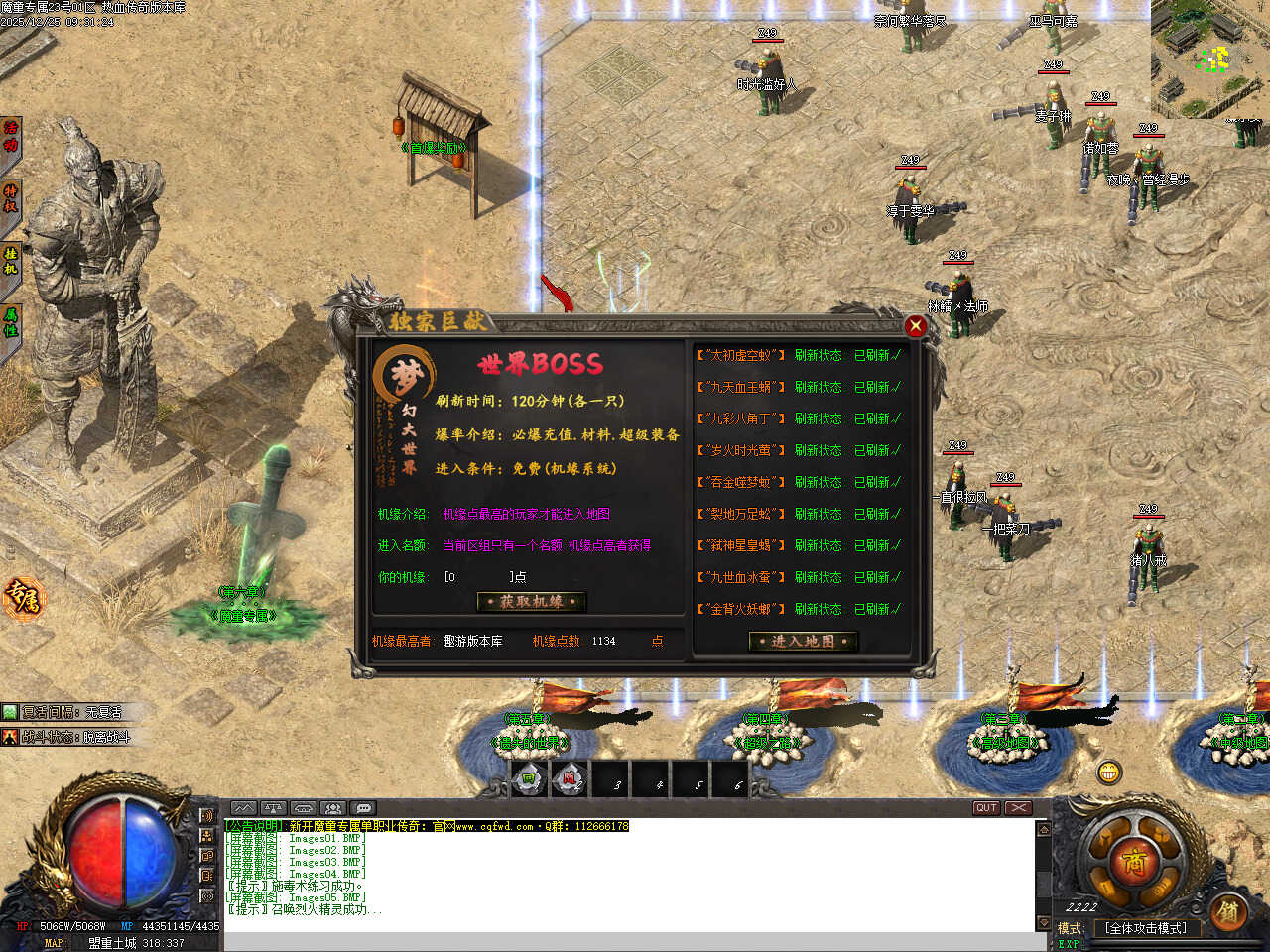Click the speech bubble chat channel button

[364, 808]
